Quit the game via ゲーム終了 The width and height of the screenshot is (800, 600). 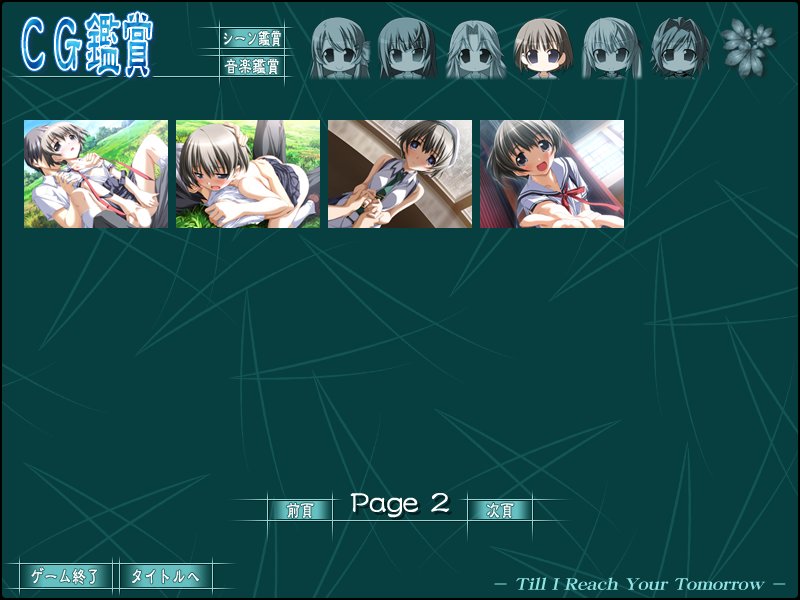click(x=65, y=576)
